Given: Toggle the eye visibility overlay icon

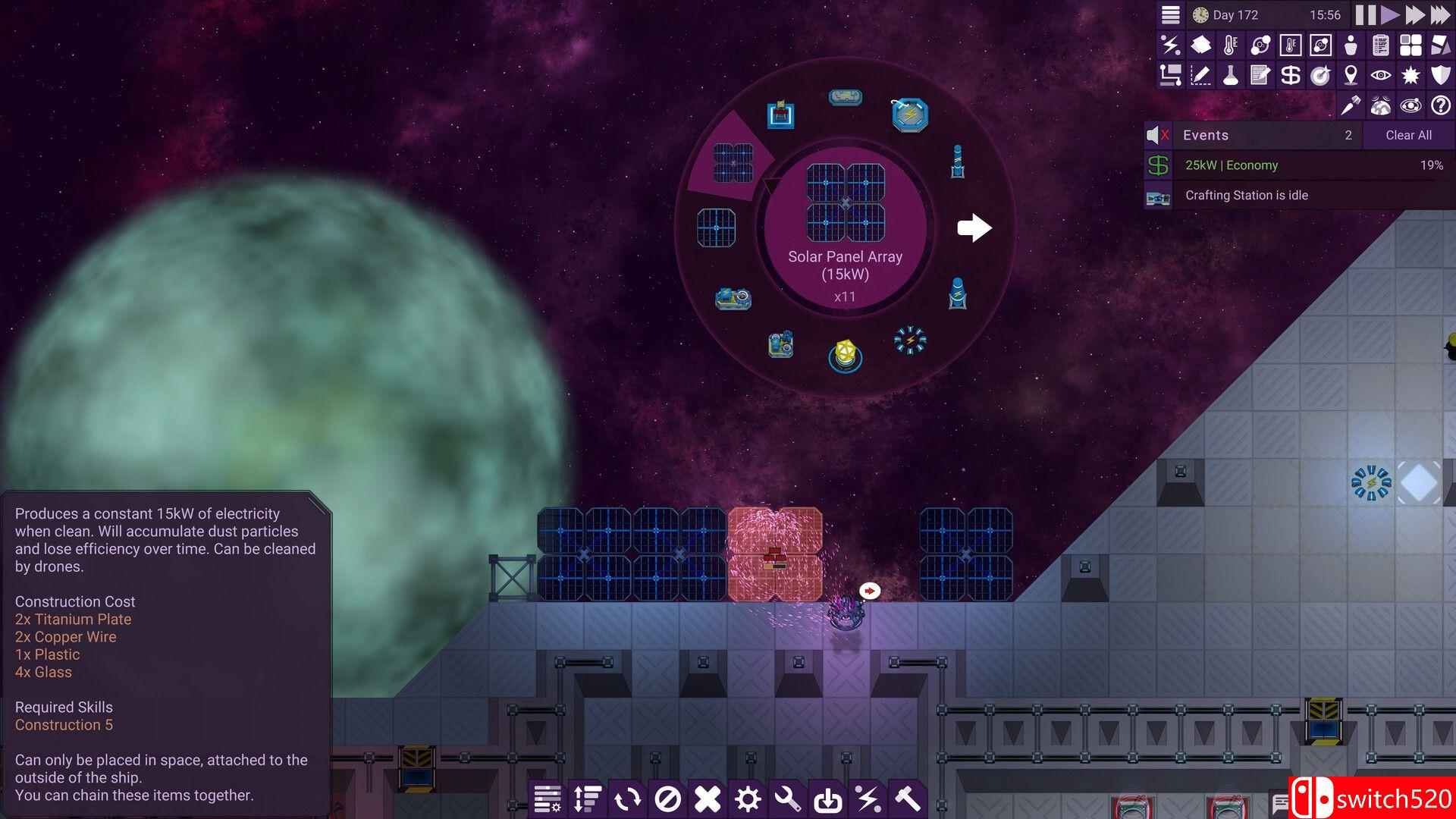Looking at the screenshot, I should (x=1380, y=74).
